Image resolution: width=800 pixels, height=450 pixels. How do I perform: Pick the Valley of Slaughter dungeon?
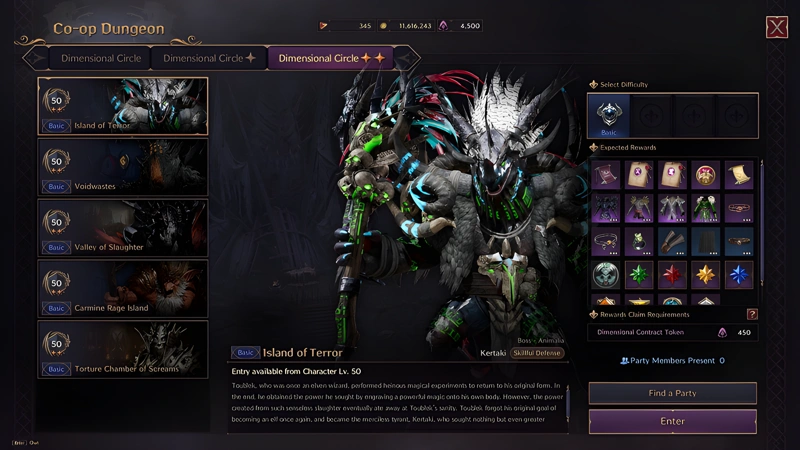123,228
